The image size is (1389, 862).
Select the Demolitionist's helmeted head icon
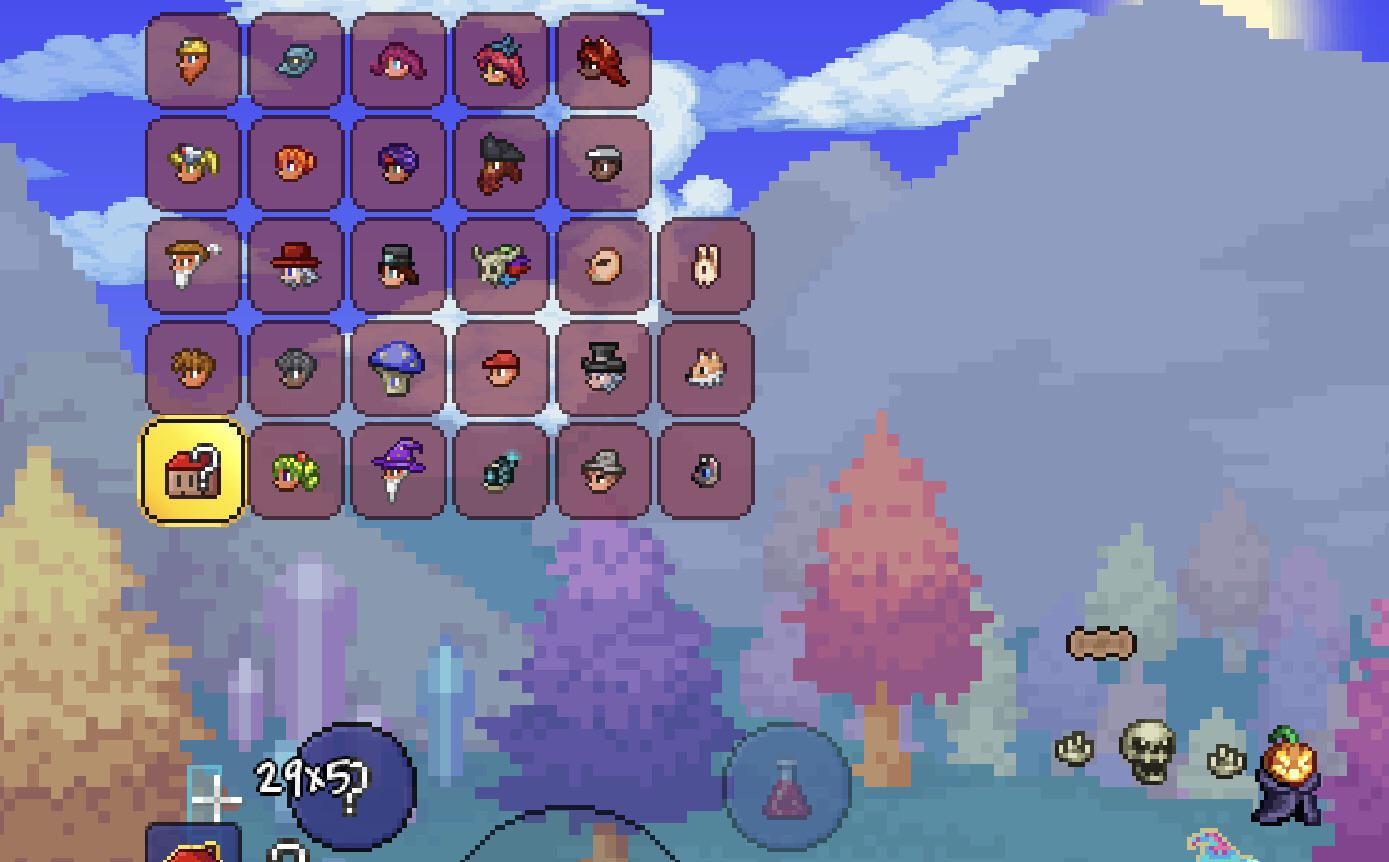coord(296,367)
